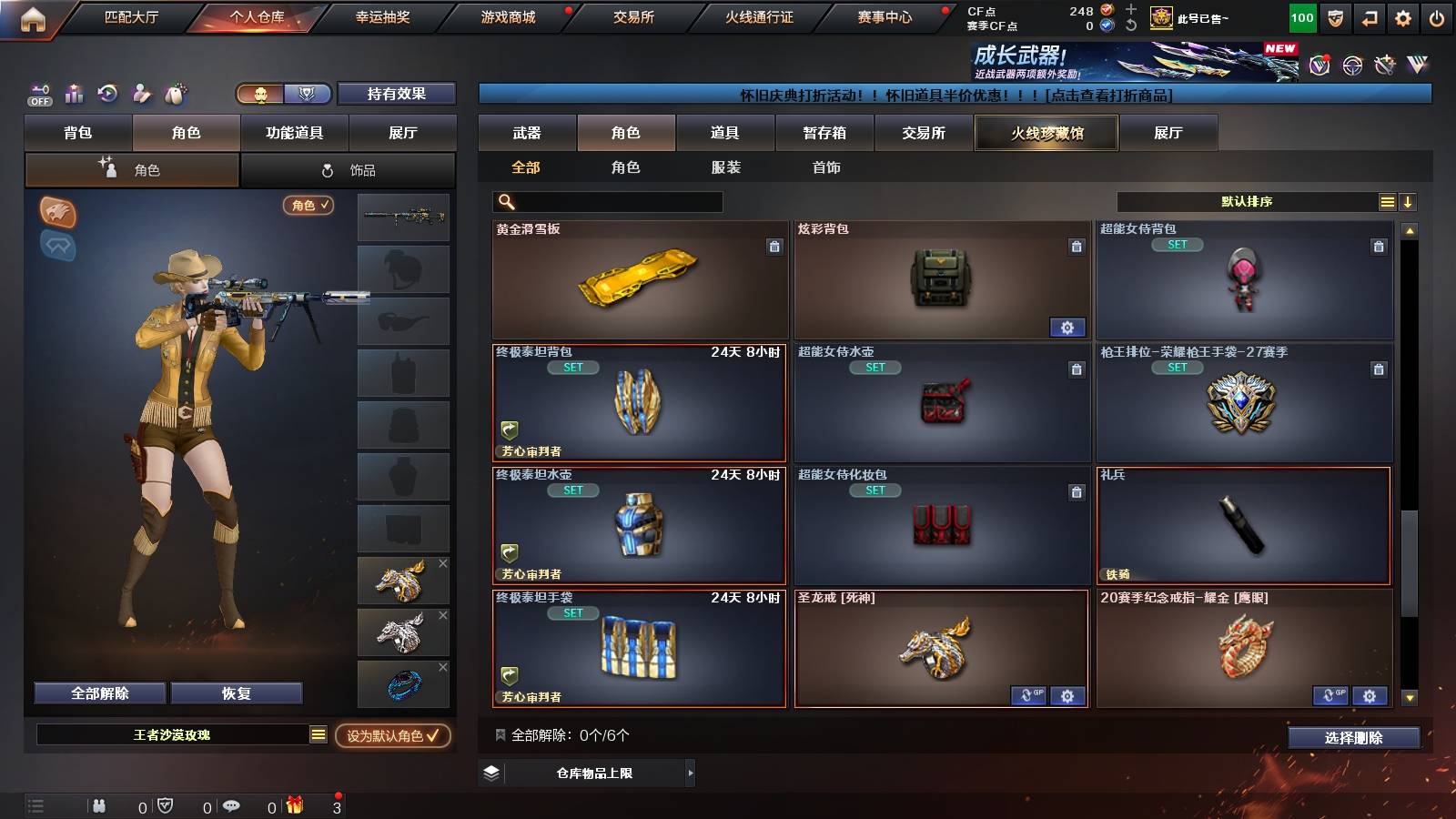Click the power exit icon top right
The height and width of the screenshot is (819, 1456).
(1437, 16)
